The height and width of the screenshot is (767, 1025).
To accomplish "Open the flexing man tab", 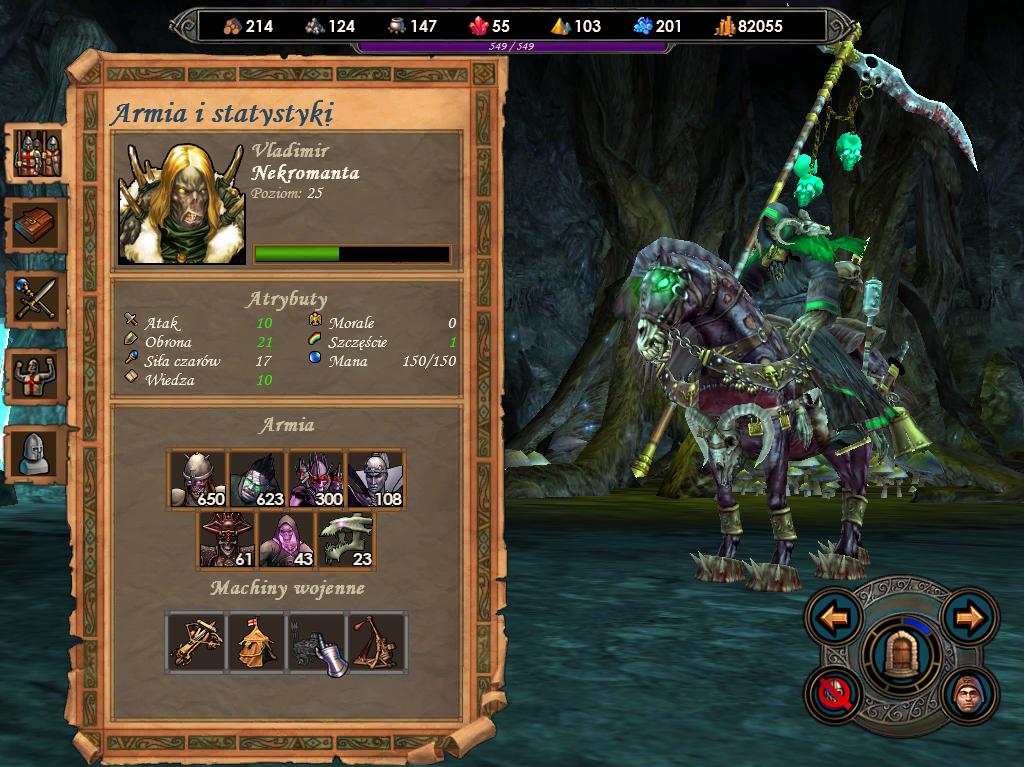I will pyautogui.click(x=38, y=376).
